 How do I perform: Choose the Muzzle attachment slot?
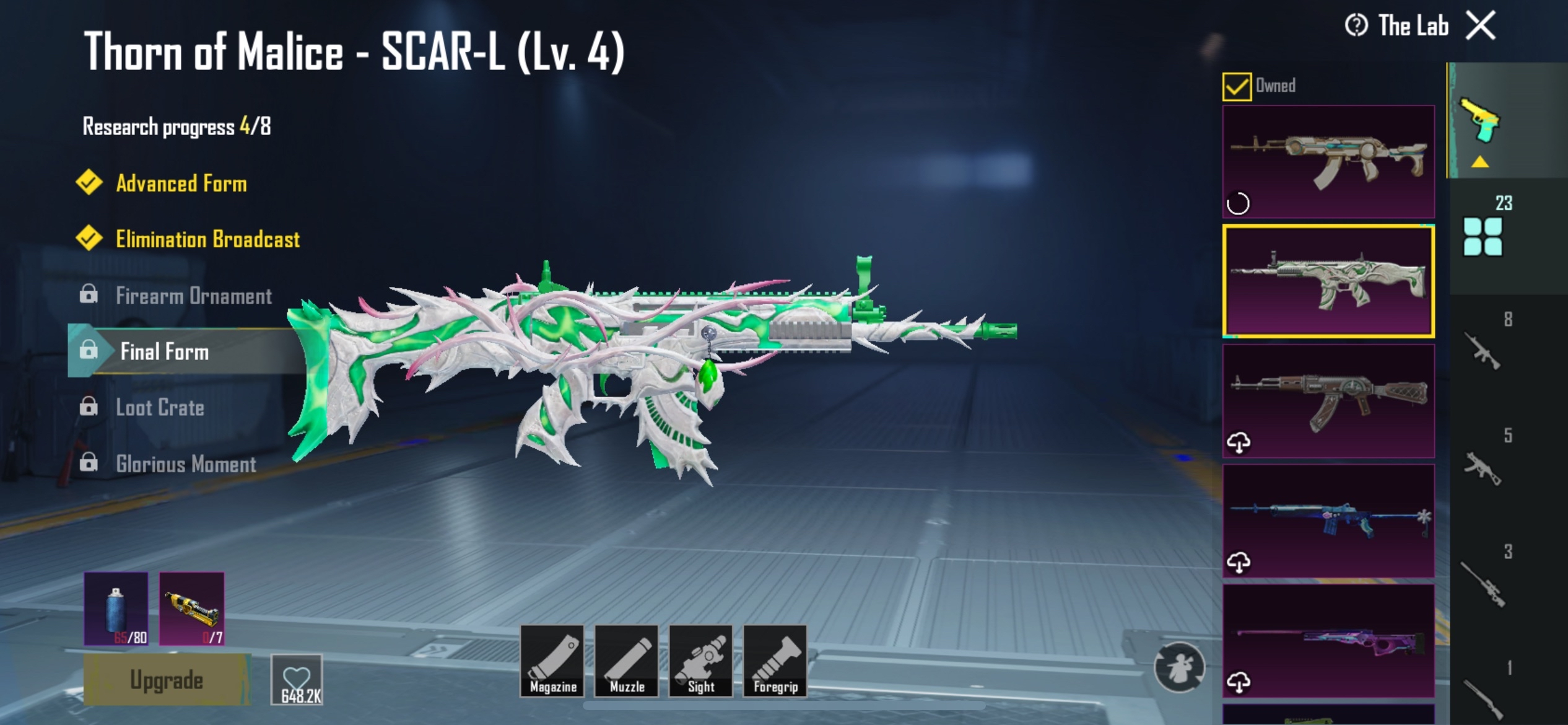627,661
